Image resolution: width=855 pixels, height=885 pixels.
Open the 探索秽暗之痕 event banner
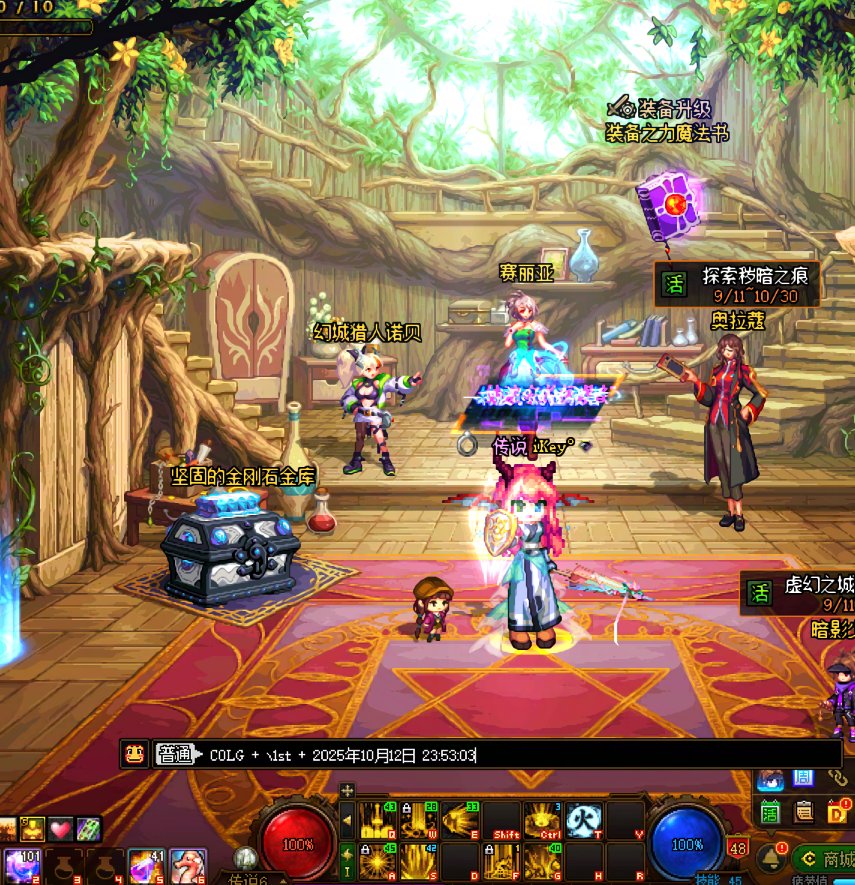738,283
